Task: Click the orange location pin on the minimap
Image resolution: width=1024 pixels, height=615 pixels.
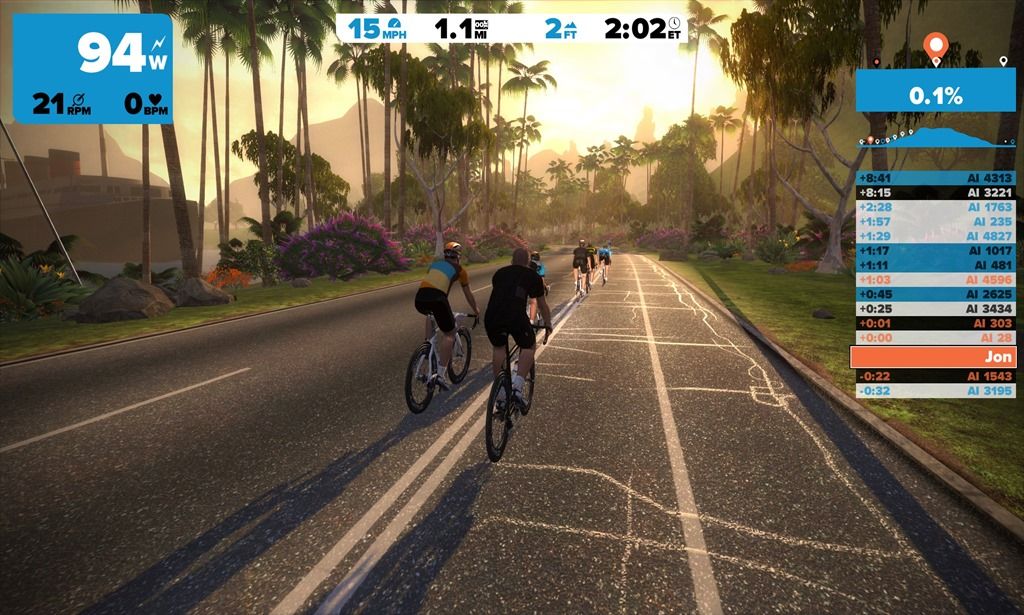Action: pyautogui.click(x=935, y=45)
